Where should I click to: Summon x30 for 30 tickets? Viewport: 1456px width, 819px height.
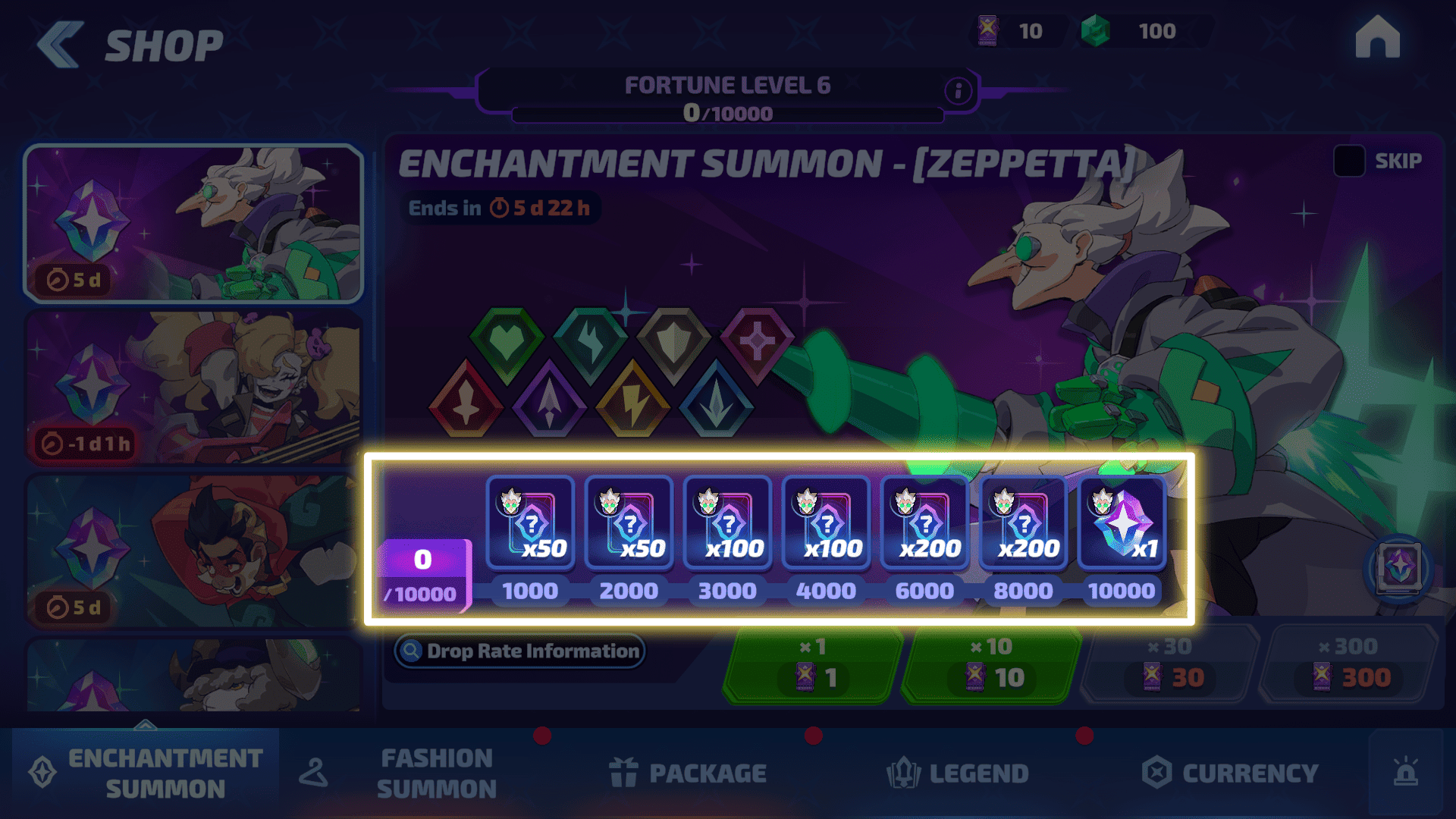[x=1169, y=665]
